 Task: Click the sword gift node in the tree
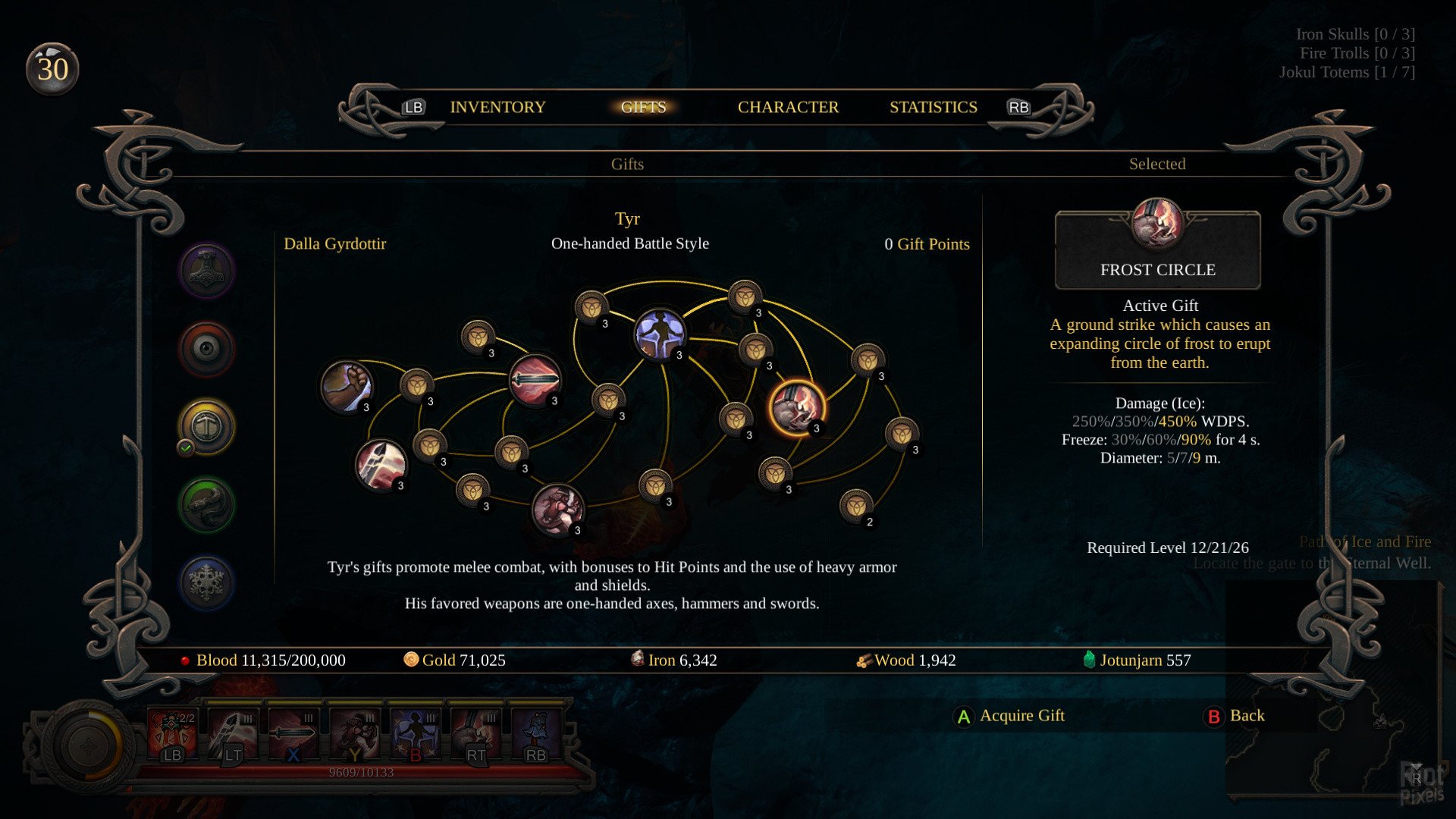[535, 379]
